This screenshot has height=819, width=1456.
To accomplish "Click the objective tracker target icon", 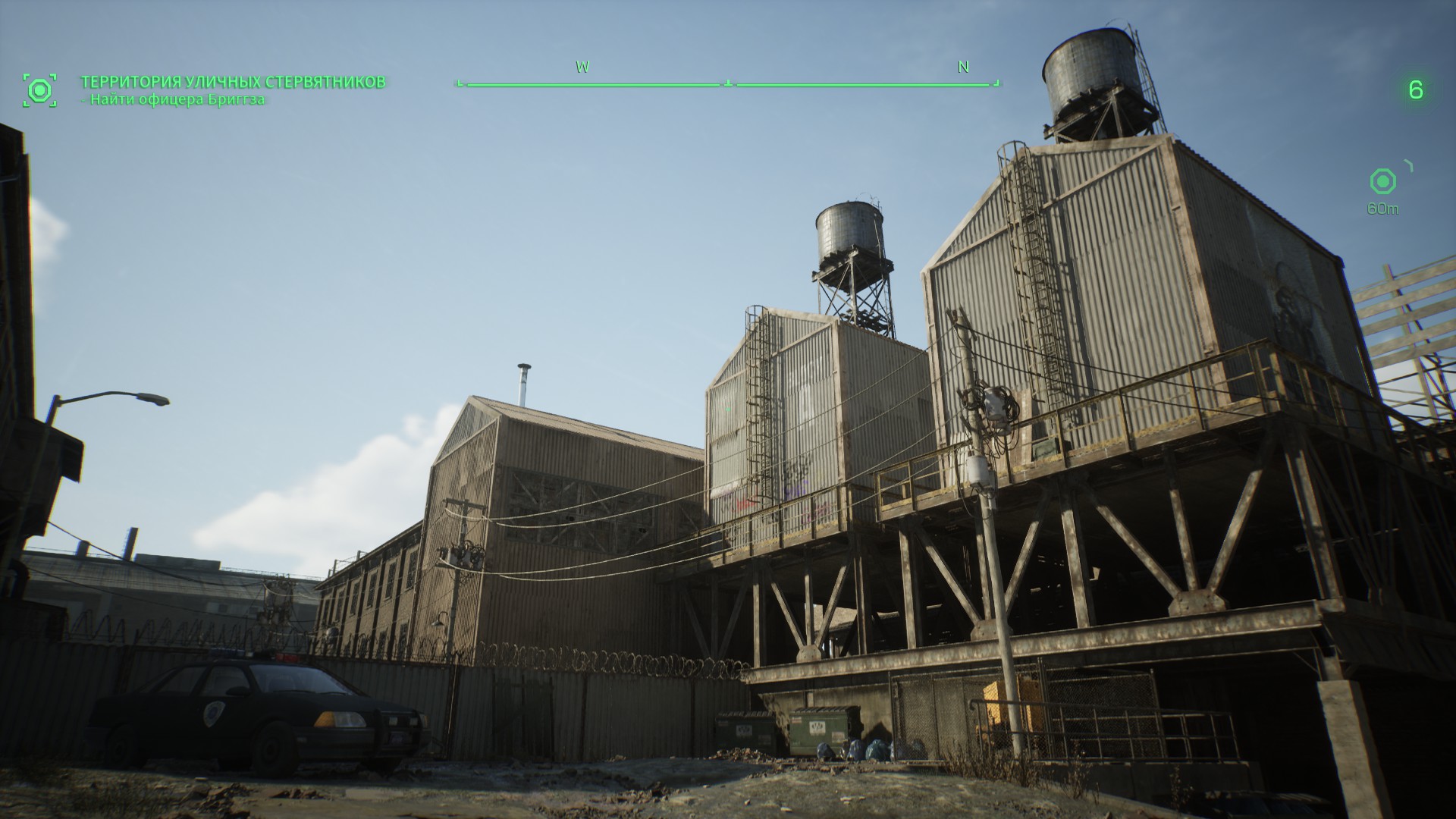I will click(39, 90).
